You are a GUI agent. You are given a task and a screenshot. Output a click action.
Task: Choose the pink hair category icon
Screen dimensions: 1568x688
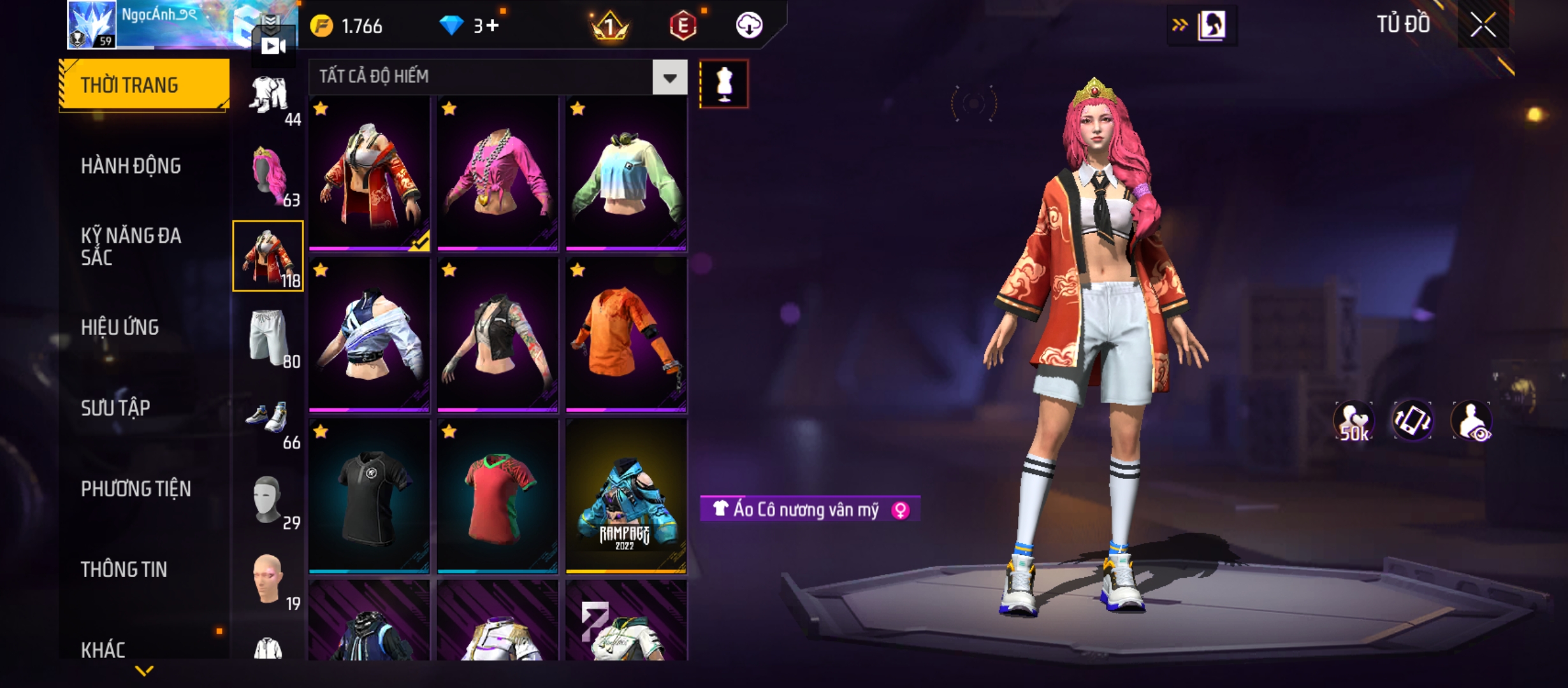(269, 175)
